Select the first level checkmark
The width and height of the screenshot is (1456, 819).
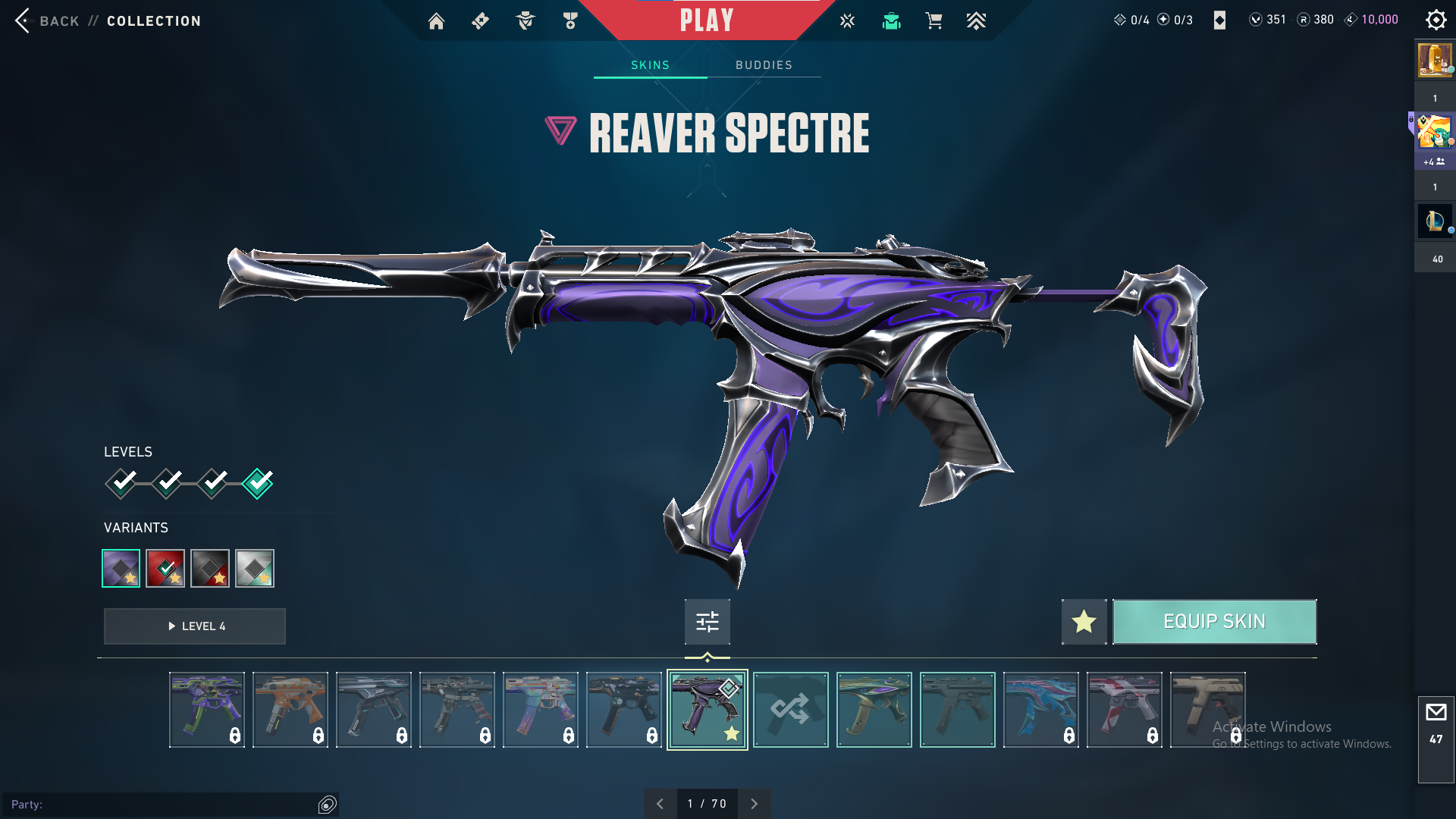point(121,483)
